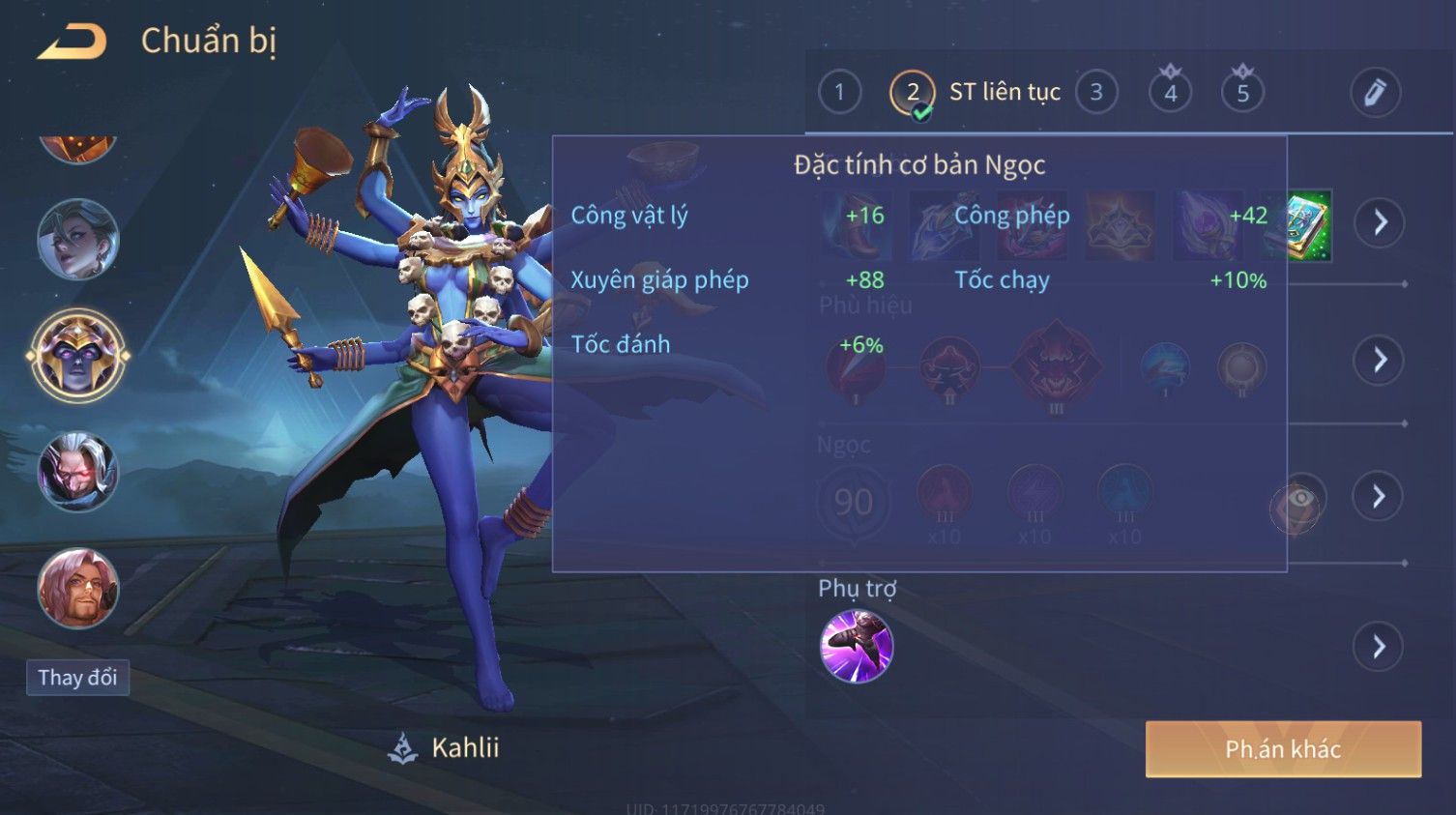The height and width of the screenshot is (815, 1456).
Task: Open Phương án khác options
Action: pyautogui.click(x=1283, y=749)
